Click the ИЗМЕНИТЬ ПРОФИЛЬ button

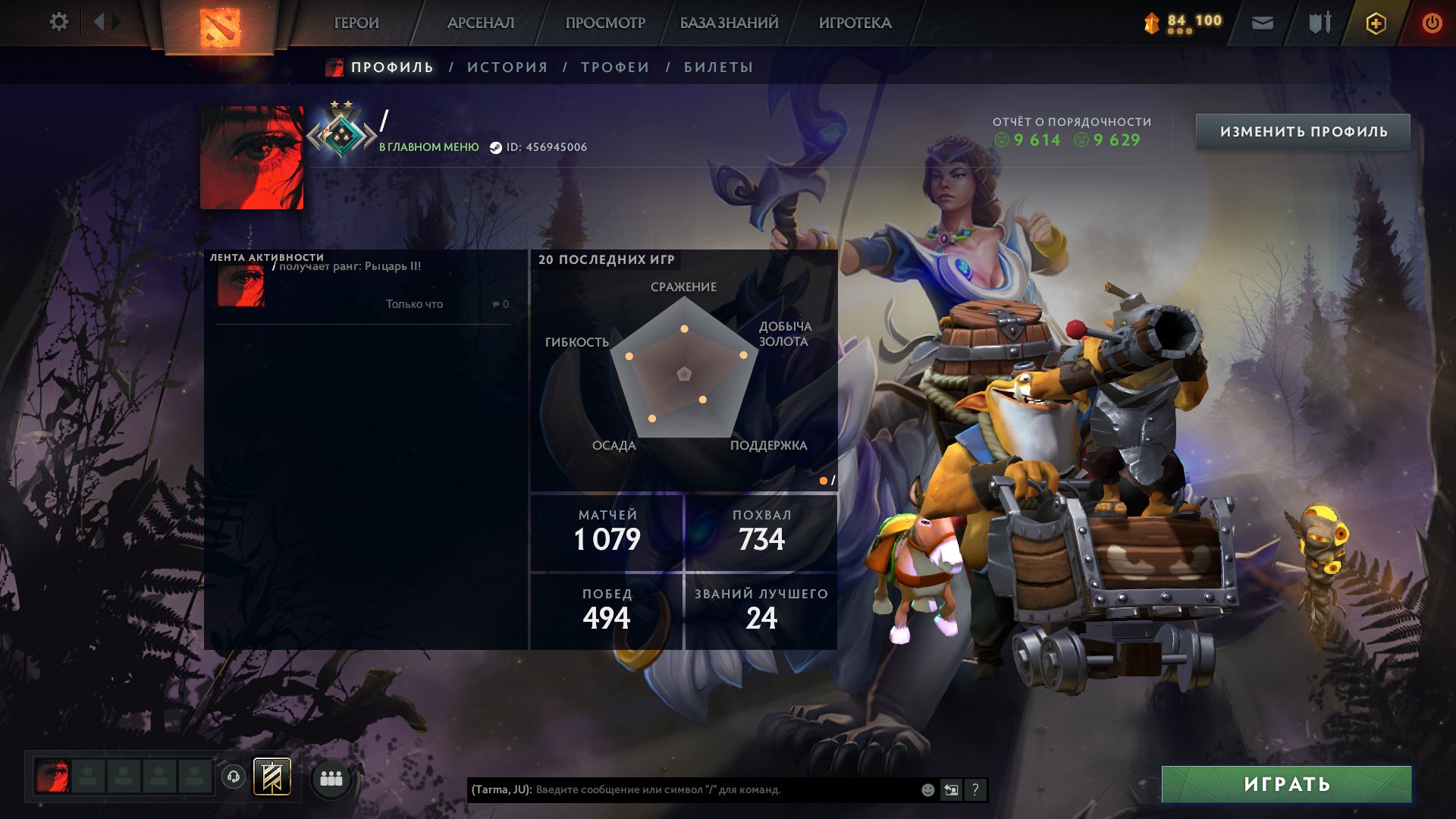point(1303,132)
